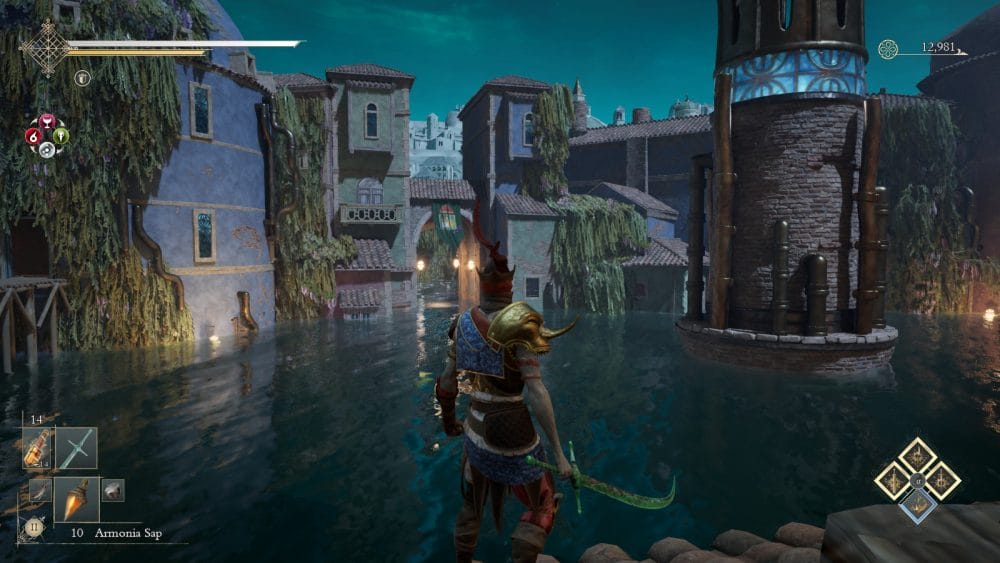Click the grey swirl status icon
Image resolution: width=1000 pixels, height=563 pixels.
[46, 149]
